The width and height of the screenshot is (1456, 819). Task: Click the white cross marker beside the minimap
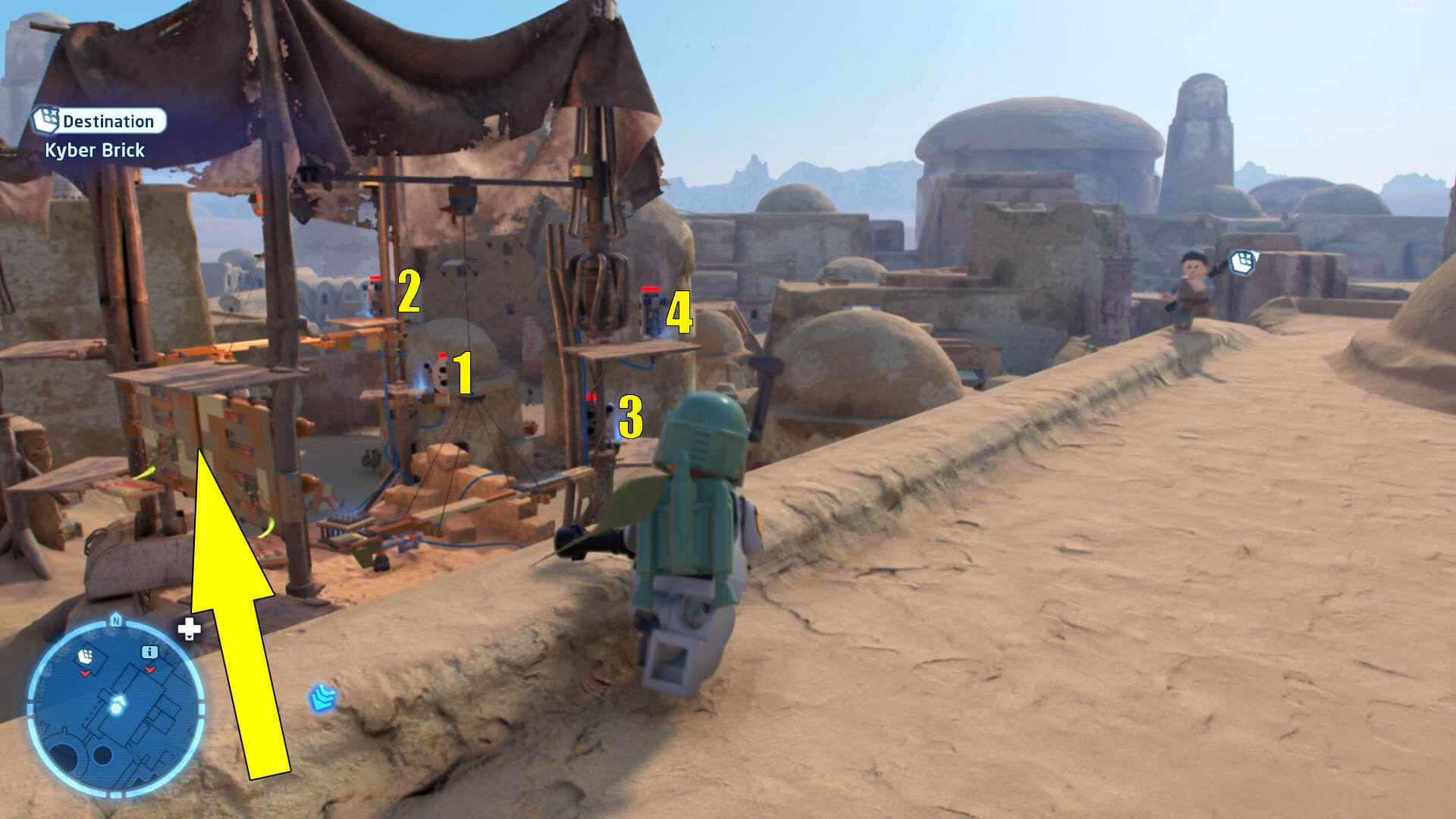[x=188, y=629]
